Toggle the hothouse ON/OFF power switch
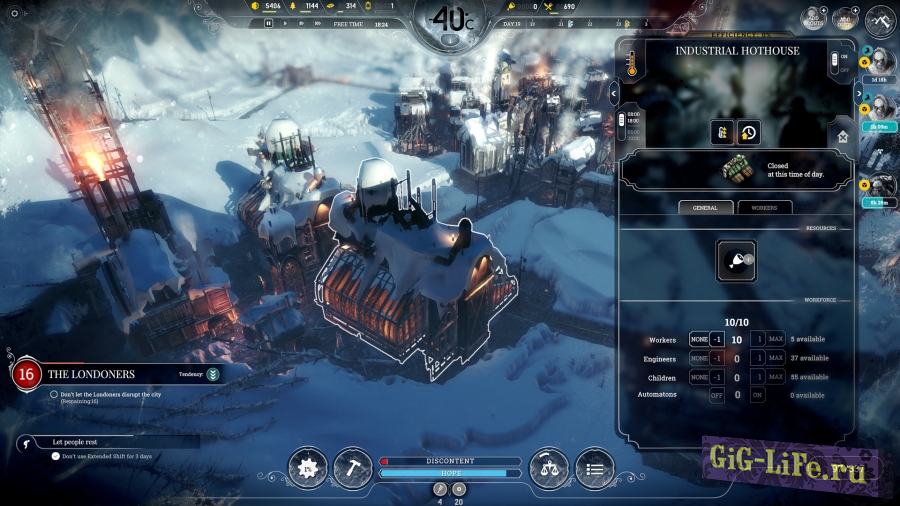Image resolution: width=900 pixels, height=506 pixels. pyautogui.click(x=834, y=63)
